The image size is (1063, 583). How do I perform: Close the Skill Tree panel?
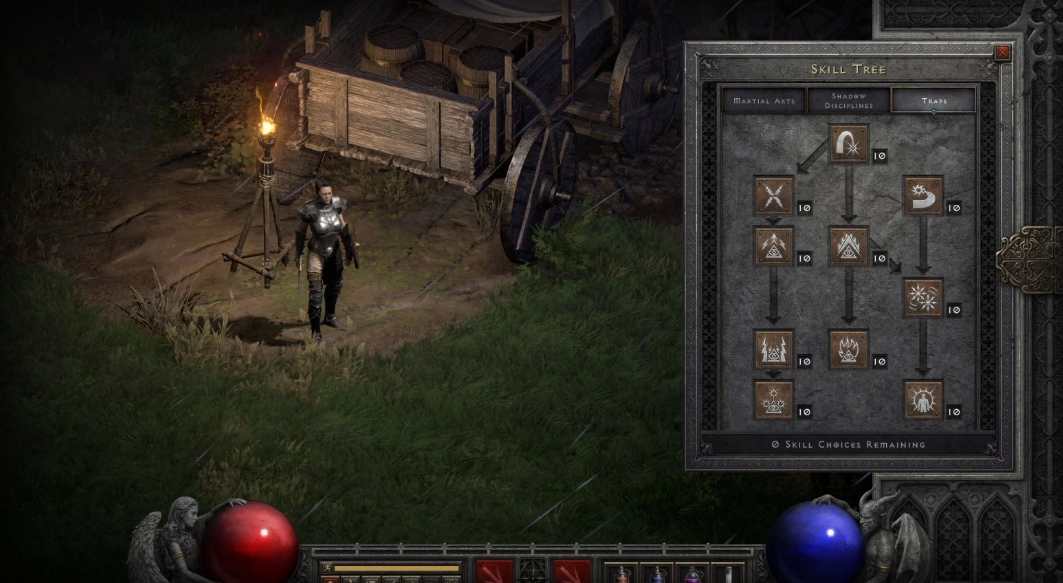pyautogui.click(x=1002, y=53)
